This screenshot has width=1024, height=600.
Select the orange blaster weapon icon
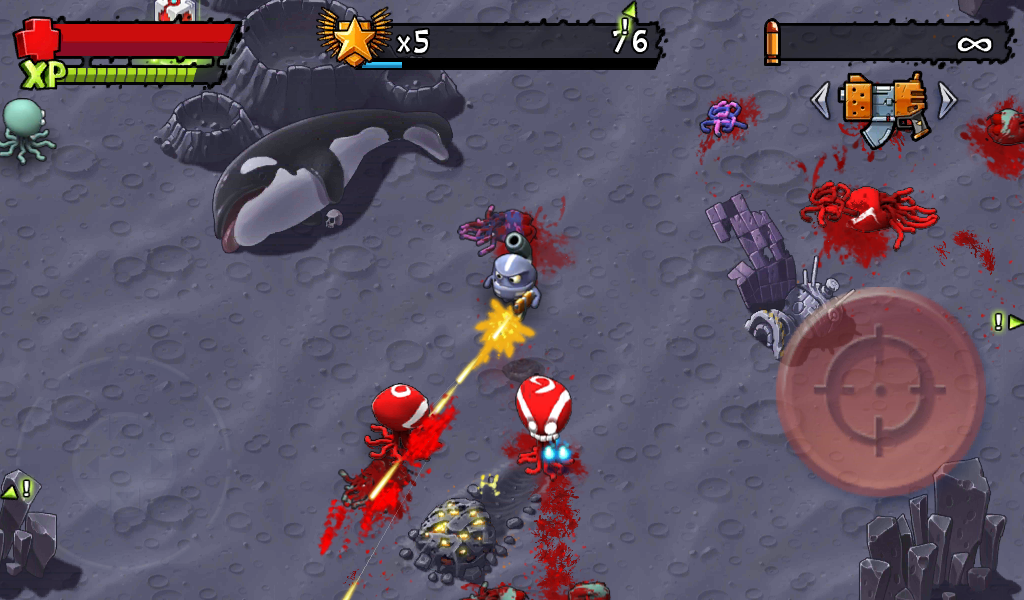(883, 106)
